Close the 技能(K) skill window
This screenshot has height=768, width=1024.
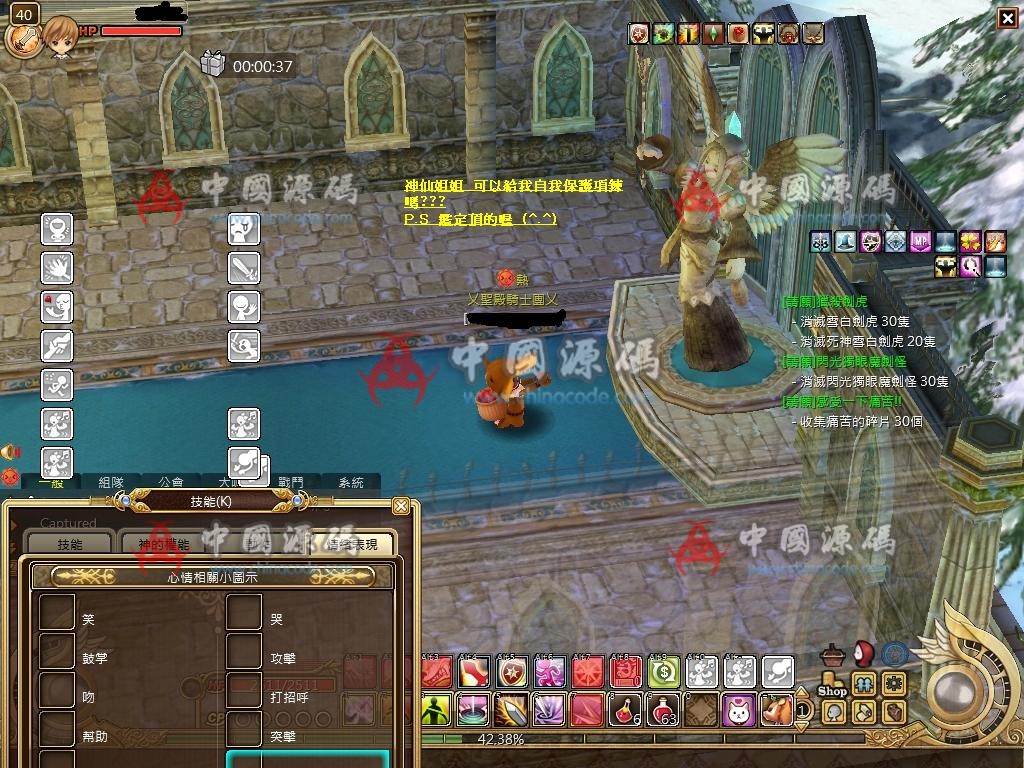click(401, 506)
